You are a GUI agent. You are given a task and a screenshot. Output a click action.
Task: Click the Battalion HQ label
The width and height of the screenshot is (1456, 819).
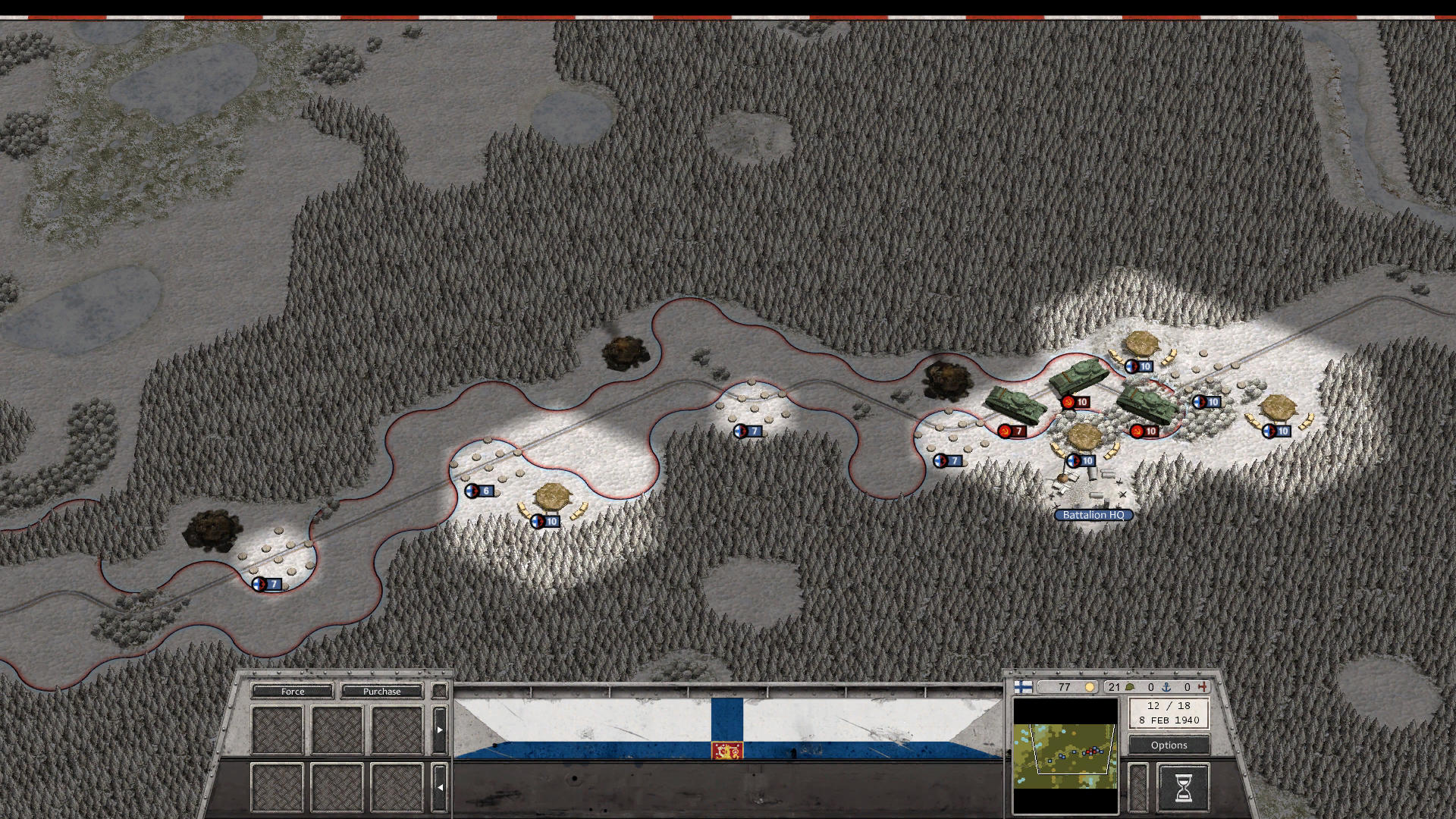(x=1093, y=515)
